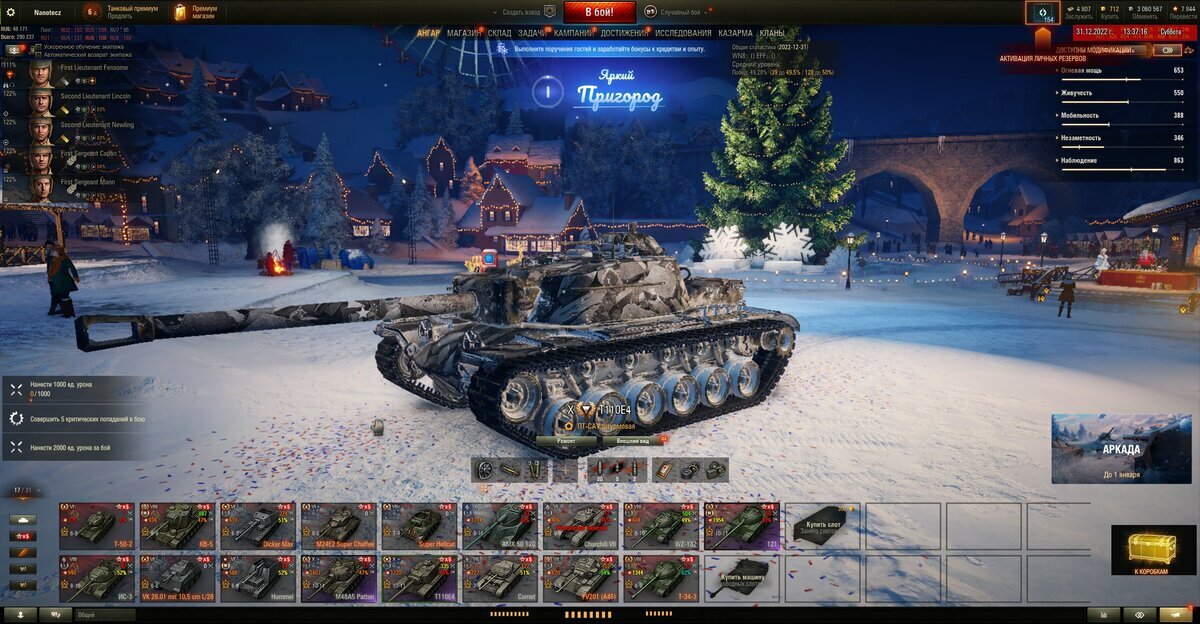This screenshot has height=624, width=1200.
Task: Start the battle with the red В бой! button
Action: (599, 12)
